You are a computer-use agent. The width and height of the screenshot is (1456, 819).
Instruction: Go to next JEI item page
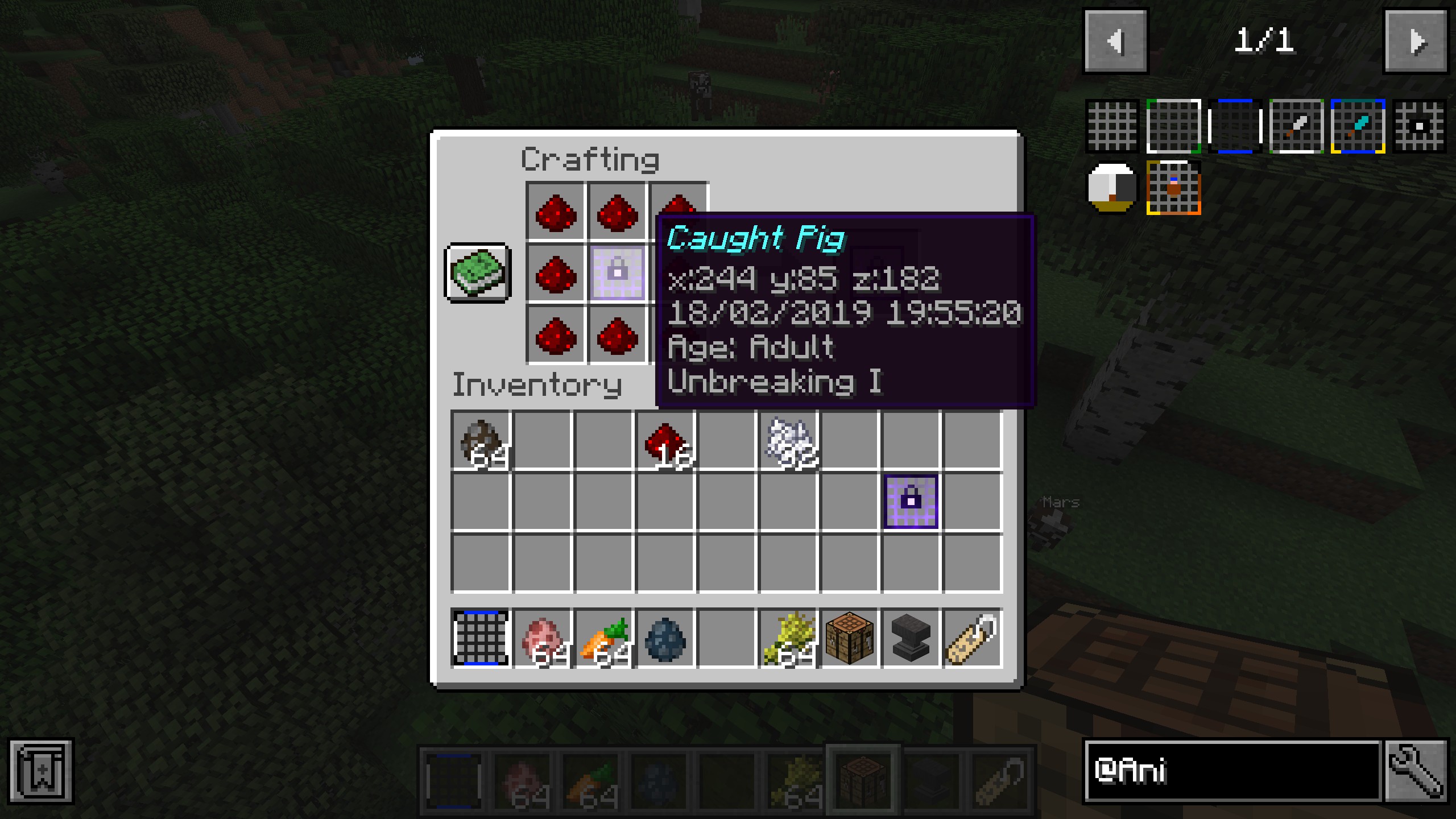click(x=1415, y=41)
